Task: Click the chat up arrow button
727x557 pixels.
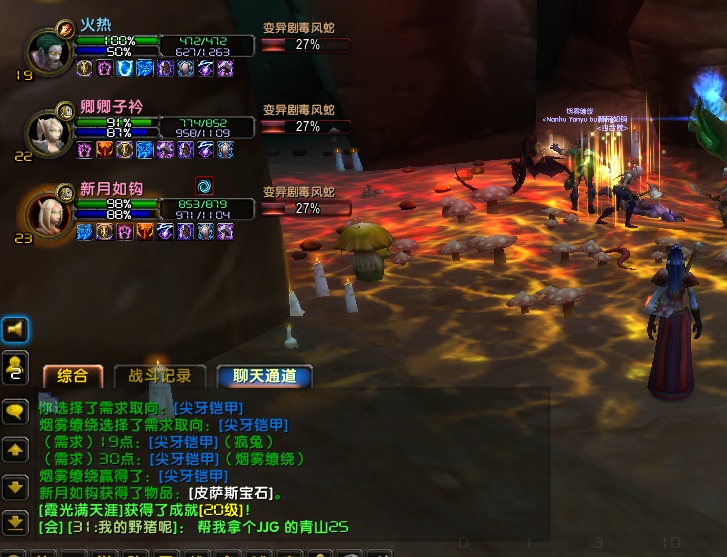Action: coord(15,450)
